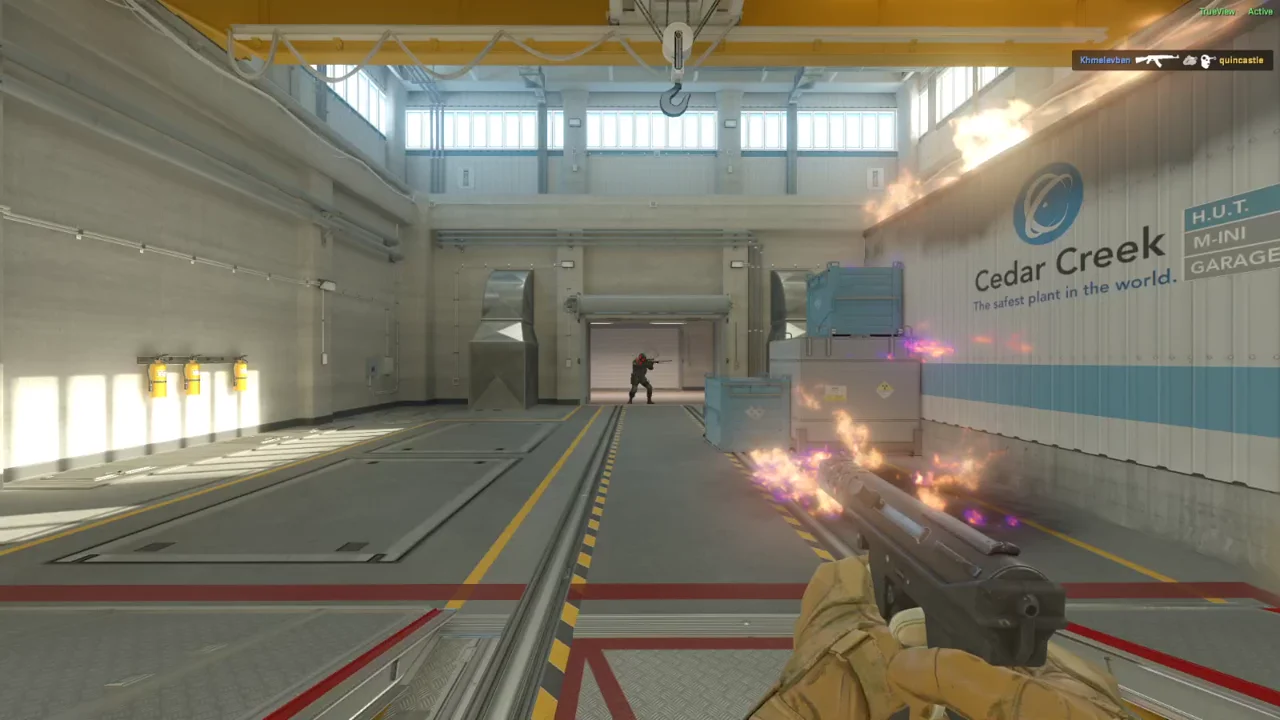Toggle the green Active indicator
The width and height of the screenshot is (1280, 720).
click(1261, 11)
